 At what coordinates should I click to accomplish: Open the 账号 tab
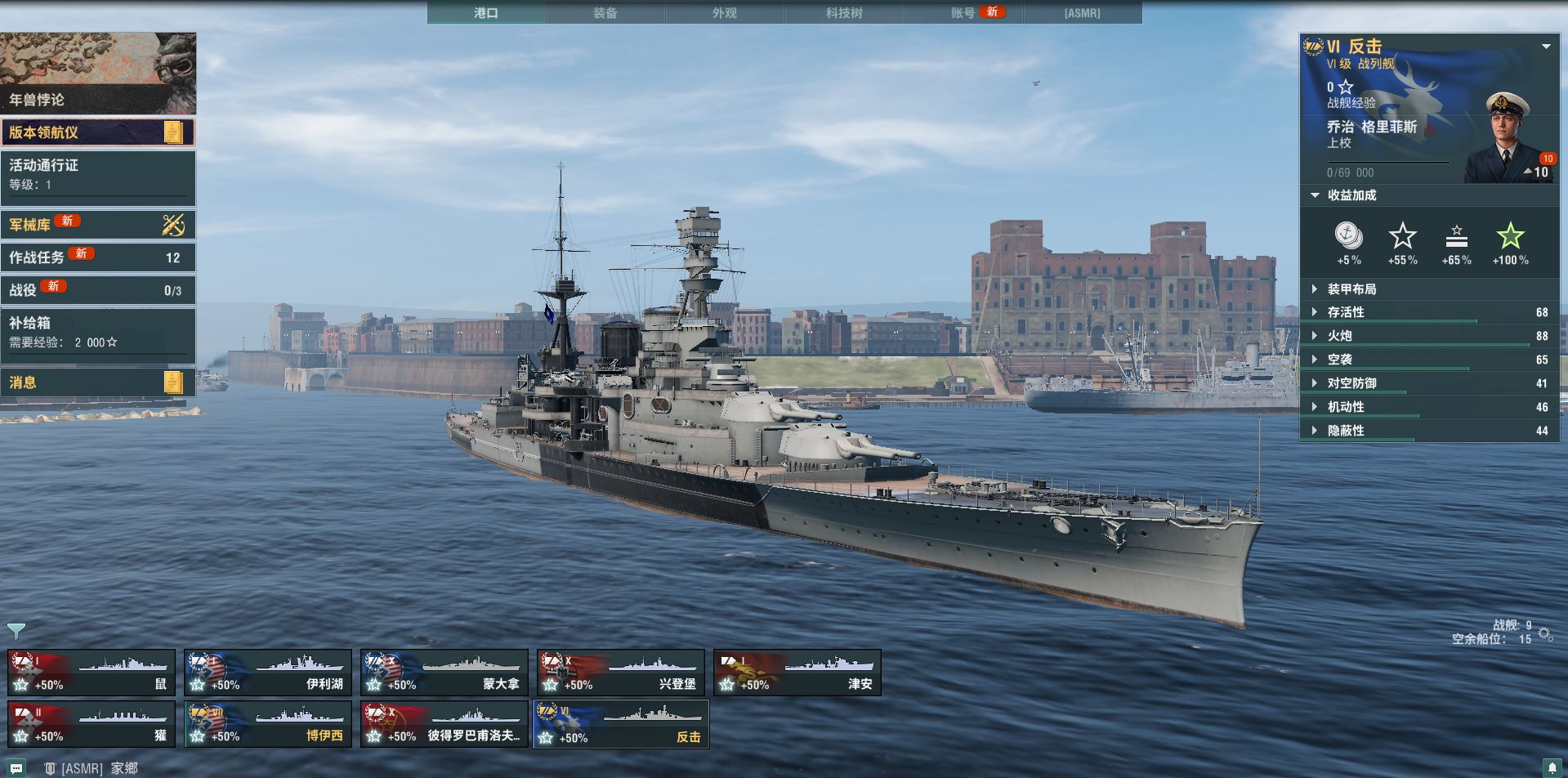tap(964, 12)
